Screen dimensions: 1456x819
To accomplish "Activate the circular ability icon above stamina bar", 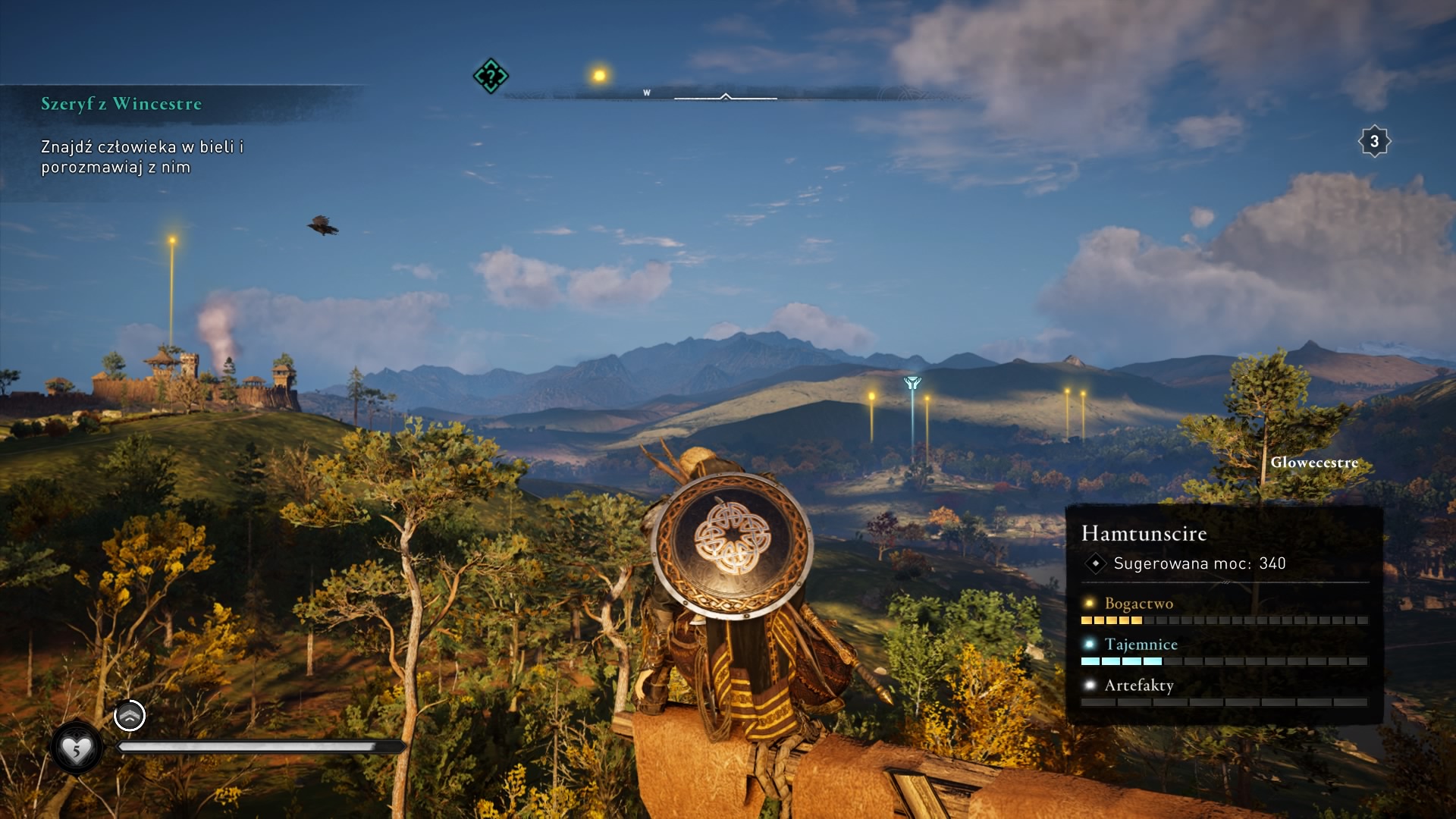I will [130, 715].
